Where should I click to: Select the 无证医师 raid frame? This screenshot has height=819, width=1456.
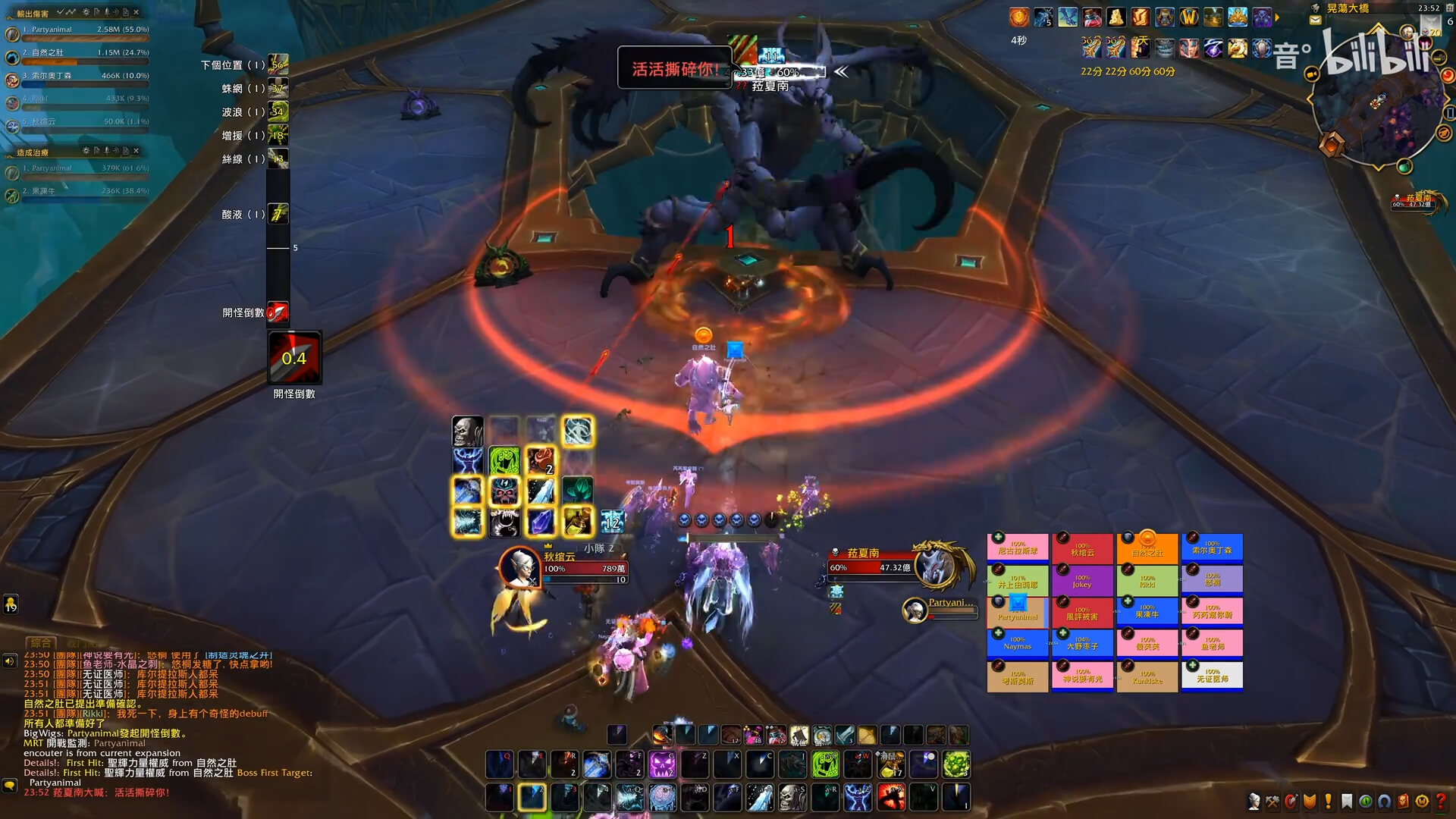coord(1212,675)
